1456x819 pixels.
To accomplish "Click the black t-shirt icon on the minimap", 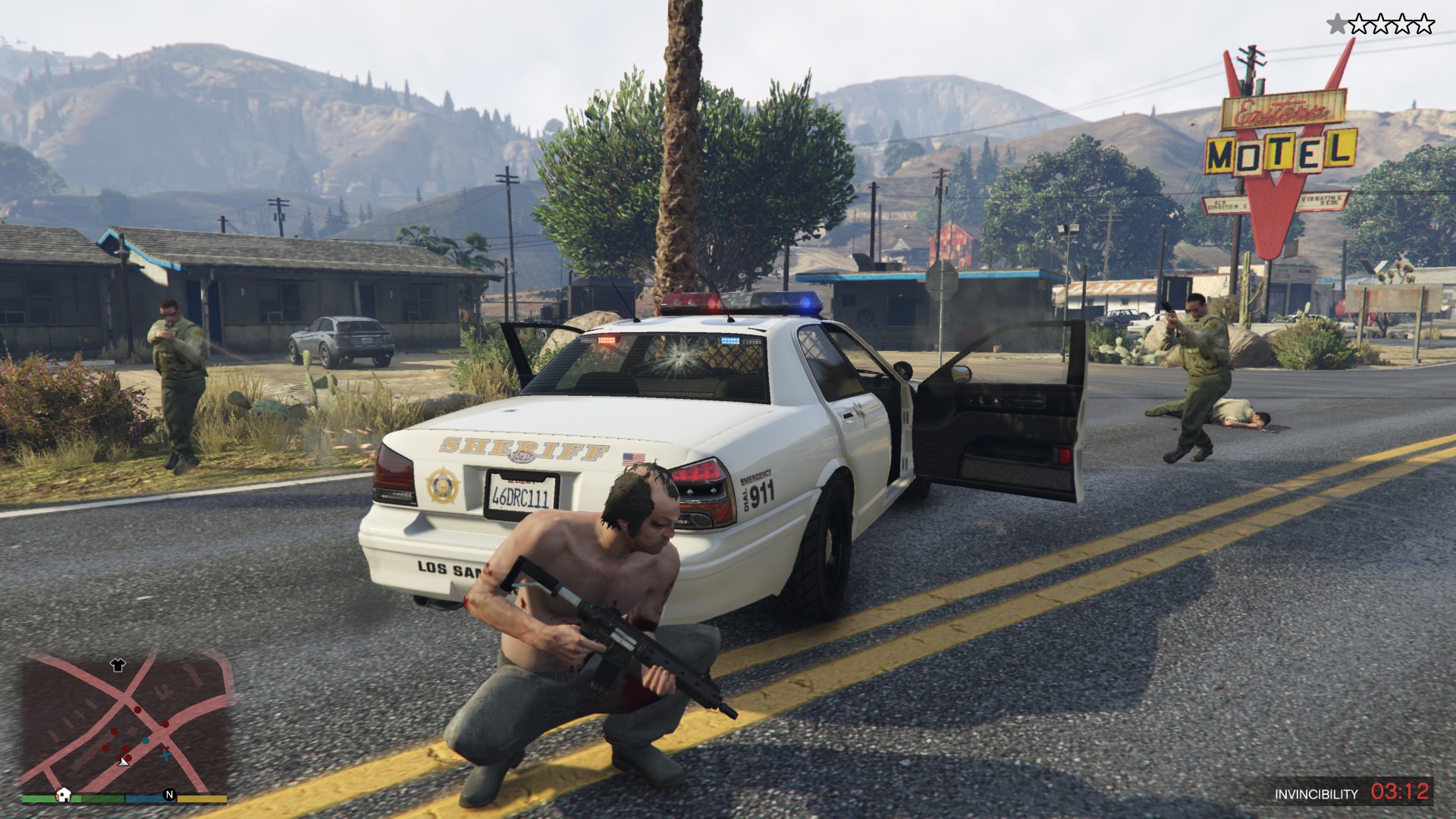I will click(x=117, y=666).
